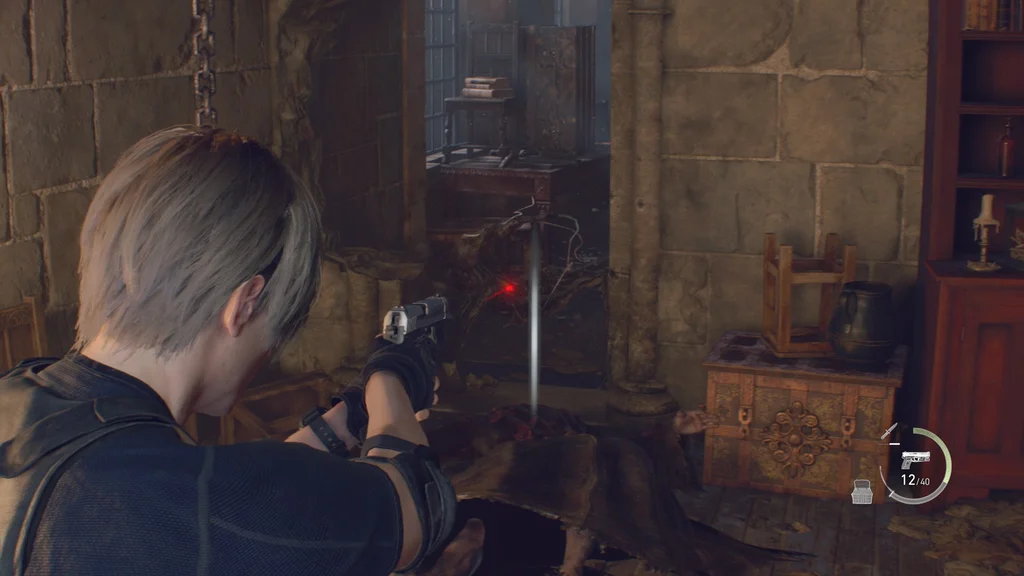
Task: Open the attaché case icon
Action: click(862, 490)
